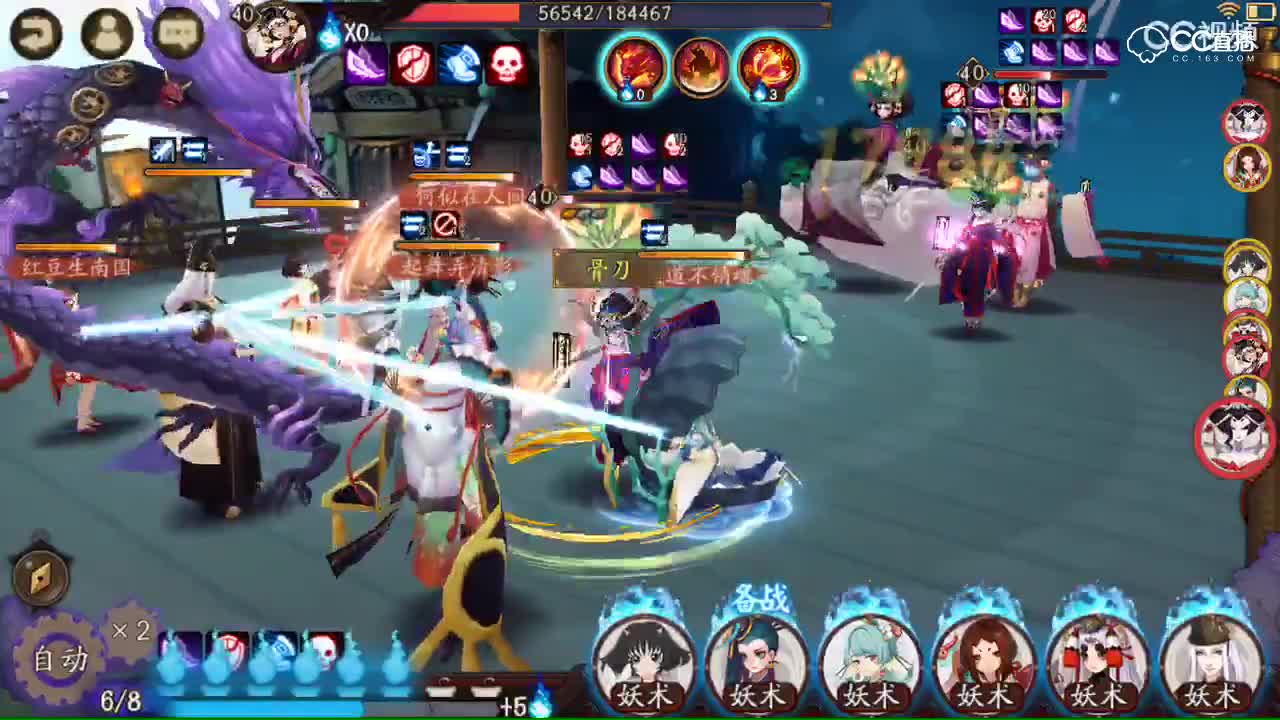Toggle the 自动 auto-battle mode
Screen dimensions: 1280x720
tap(58, 659)
